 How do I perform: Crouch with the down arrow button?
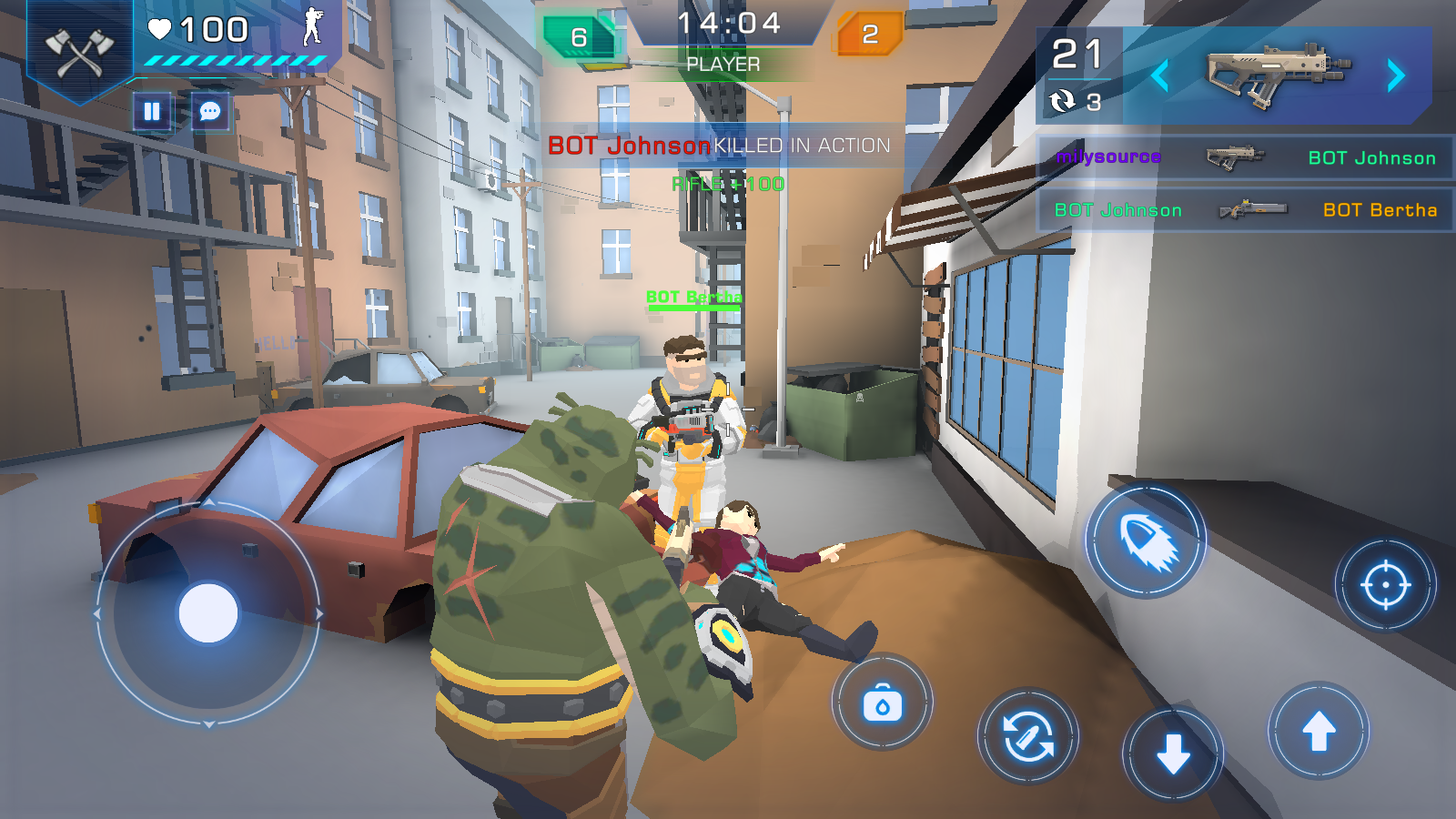[x=1173, y=753]
